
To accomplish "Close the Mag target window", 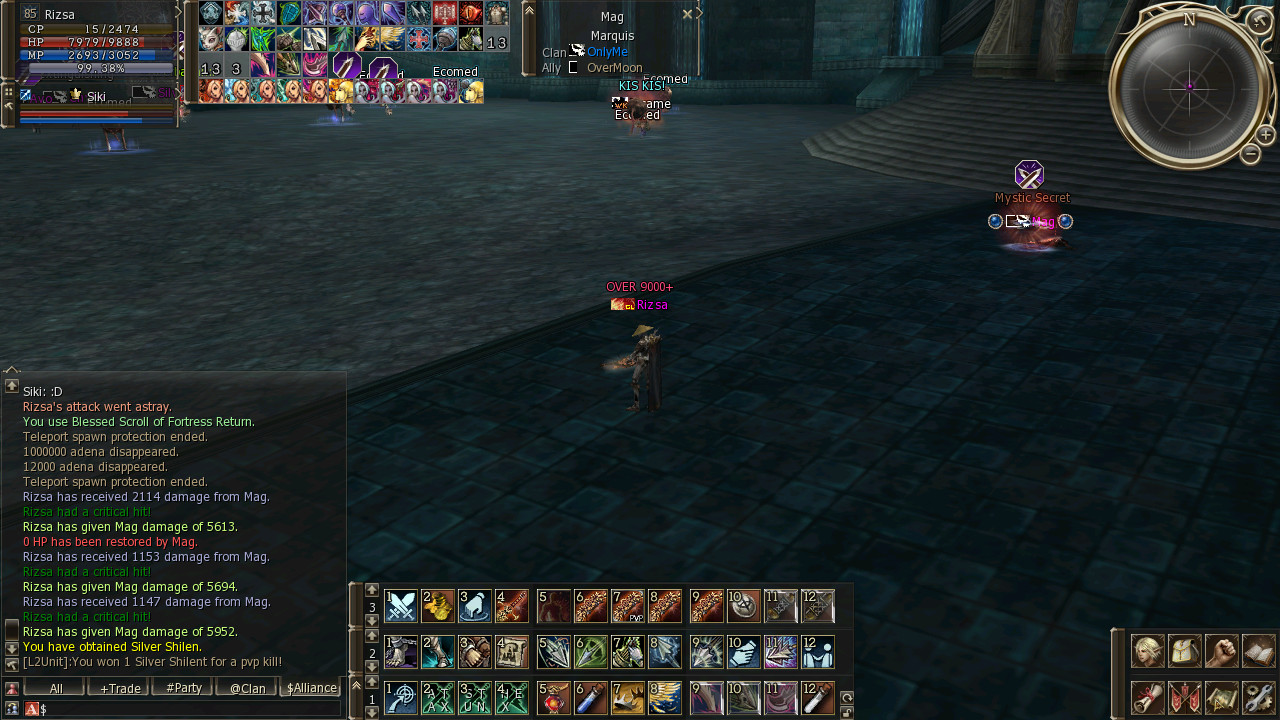I will 687,14.
